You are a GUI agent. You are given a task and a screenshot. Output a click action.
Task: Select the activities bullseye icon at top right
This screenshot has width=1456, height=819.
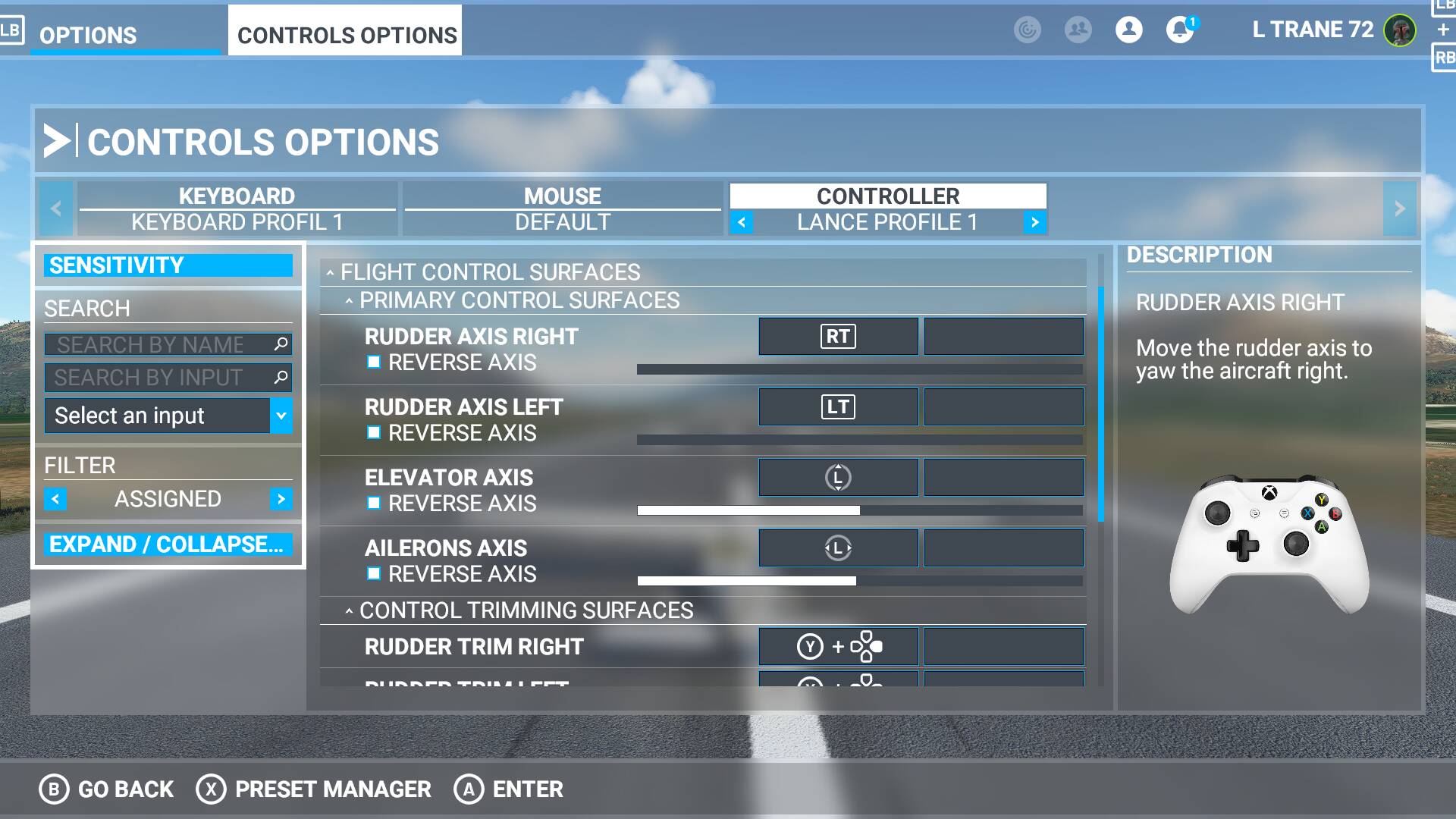[1028, 30]
